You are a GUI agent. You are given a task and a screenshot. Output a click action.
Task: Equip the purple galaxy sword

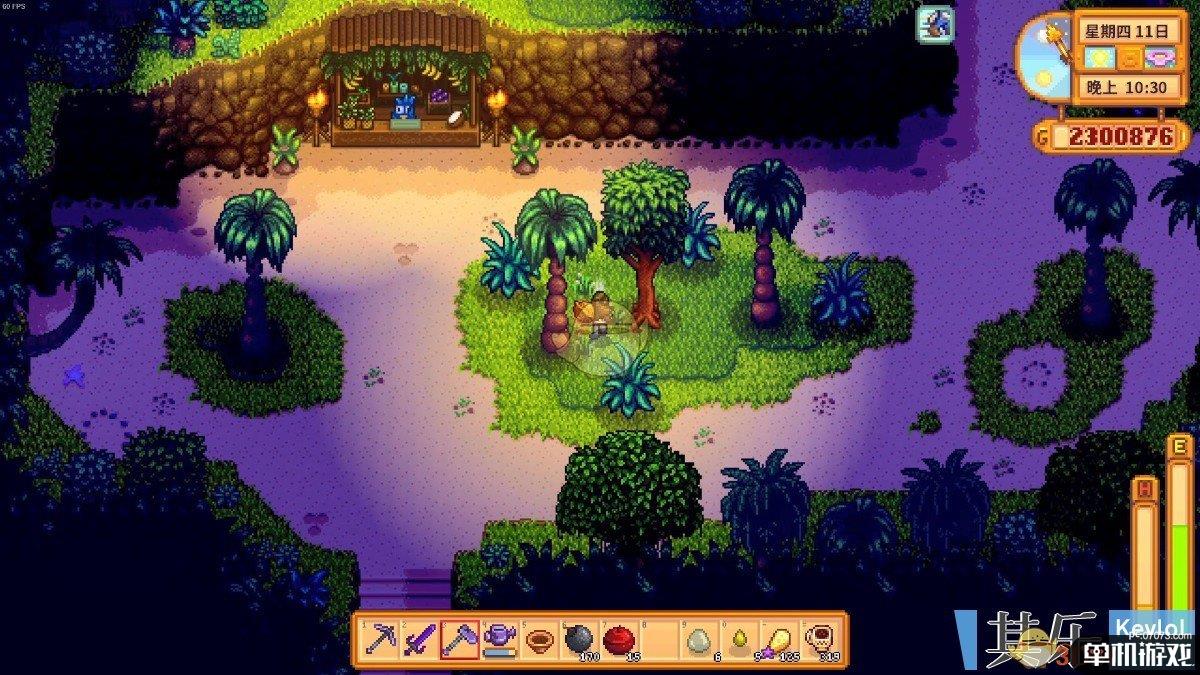tap(418, 640)
